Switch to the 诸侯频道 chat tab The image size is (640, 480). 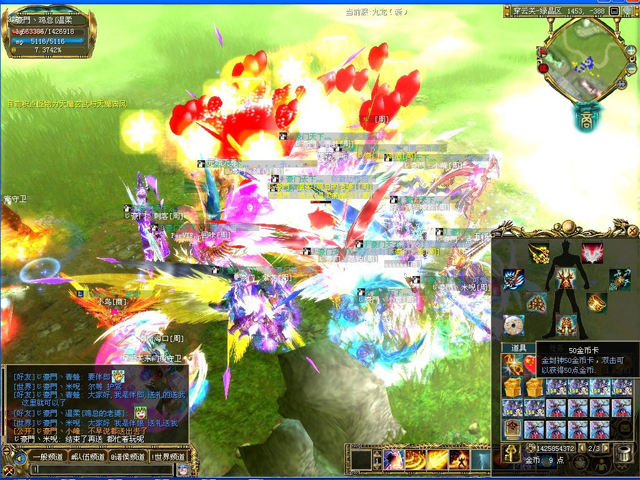(129, 456)
